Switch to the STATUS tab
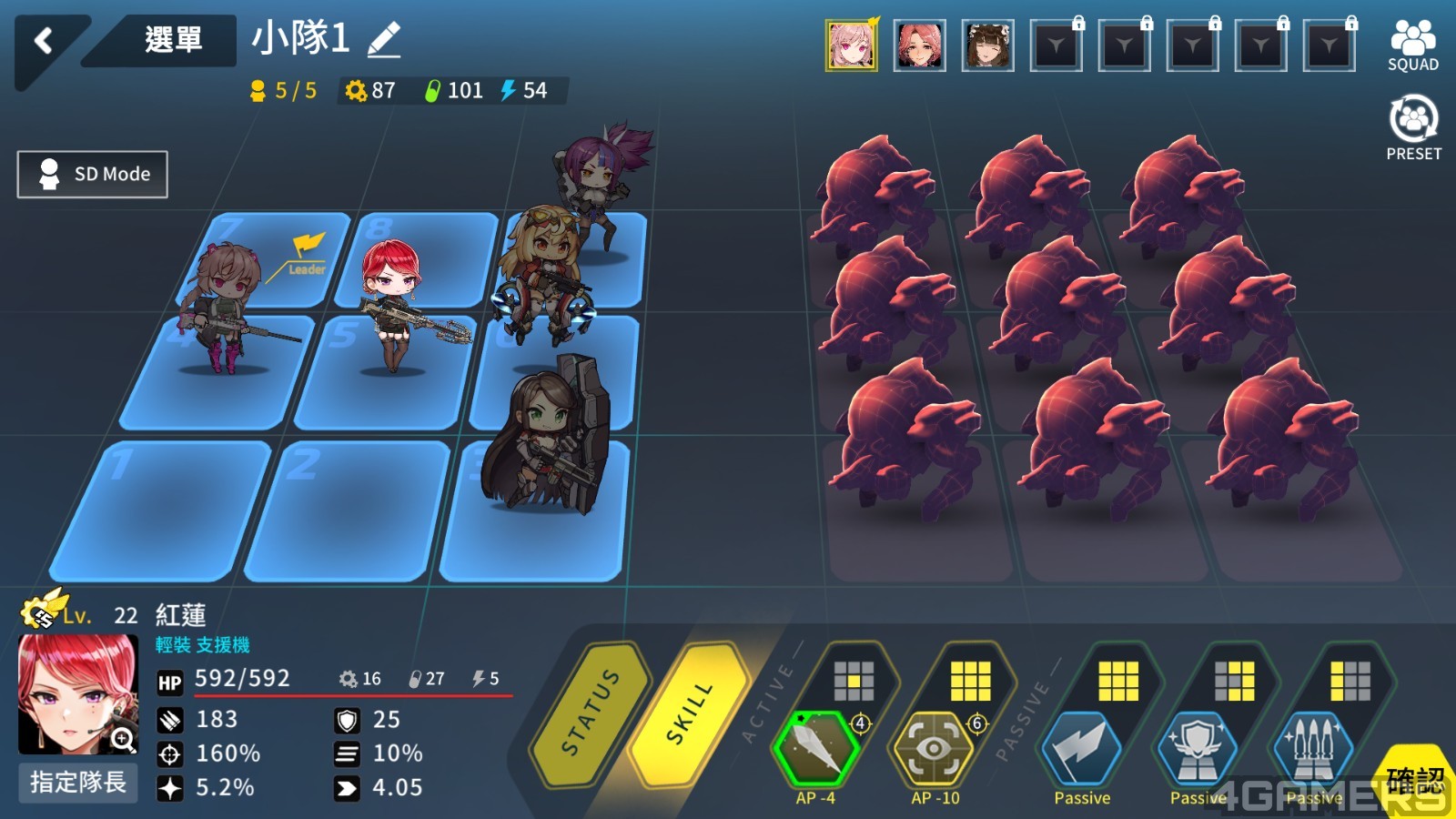The height and width of the screenshot is (819, 1456). pos(591,713)
